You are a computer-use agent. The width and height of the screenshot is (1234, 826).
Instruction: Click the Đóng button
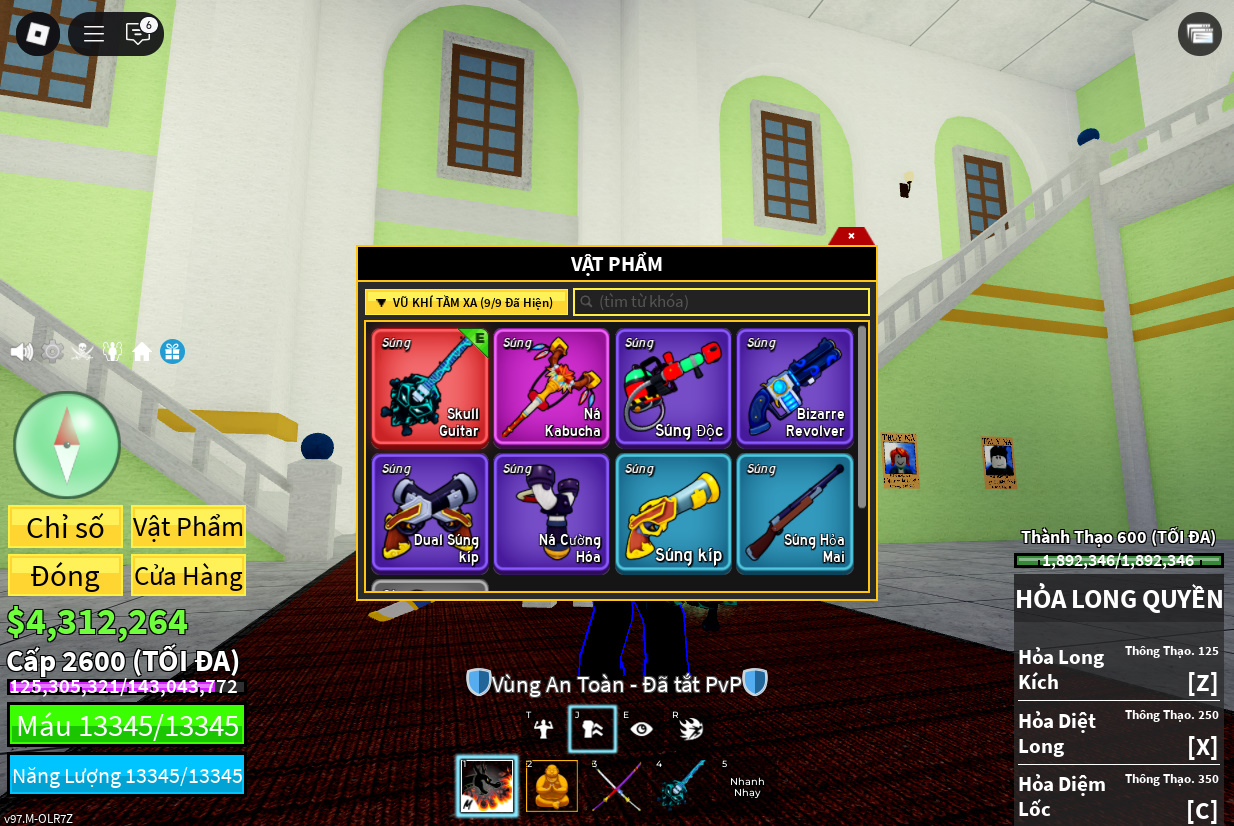[65, 576]
